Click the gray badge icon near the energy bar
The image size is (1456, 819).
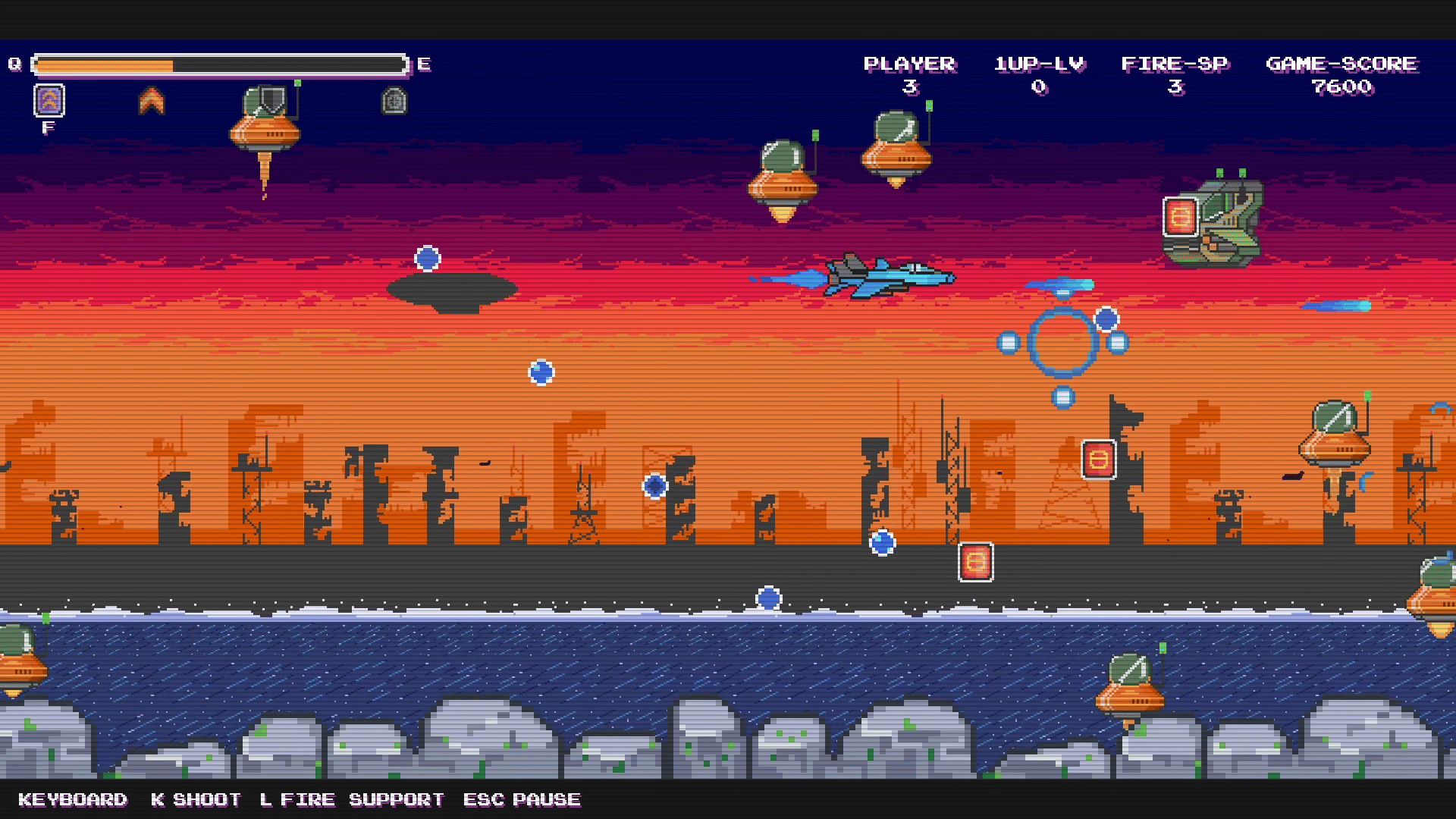393,102
